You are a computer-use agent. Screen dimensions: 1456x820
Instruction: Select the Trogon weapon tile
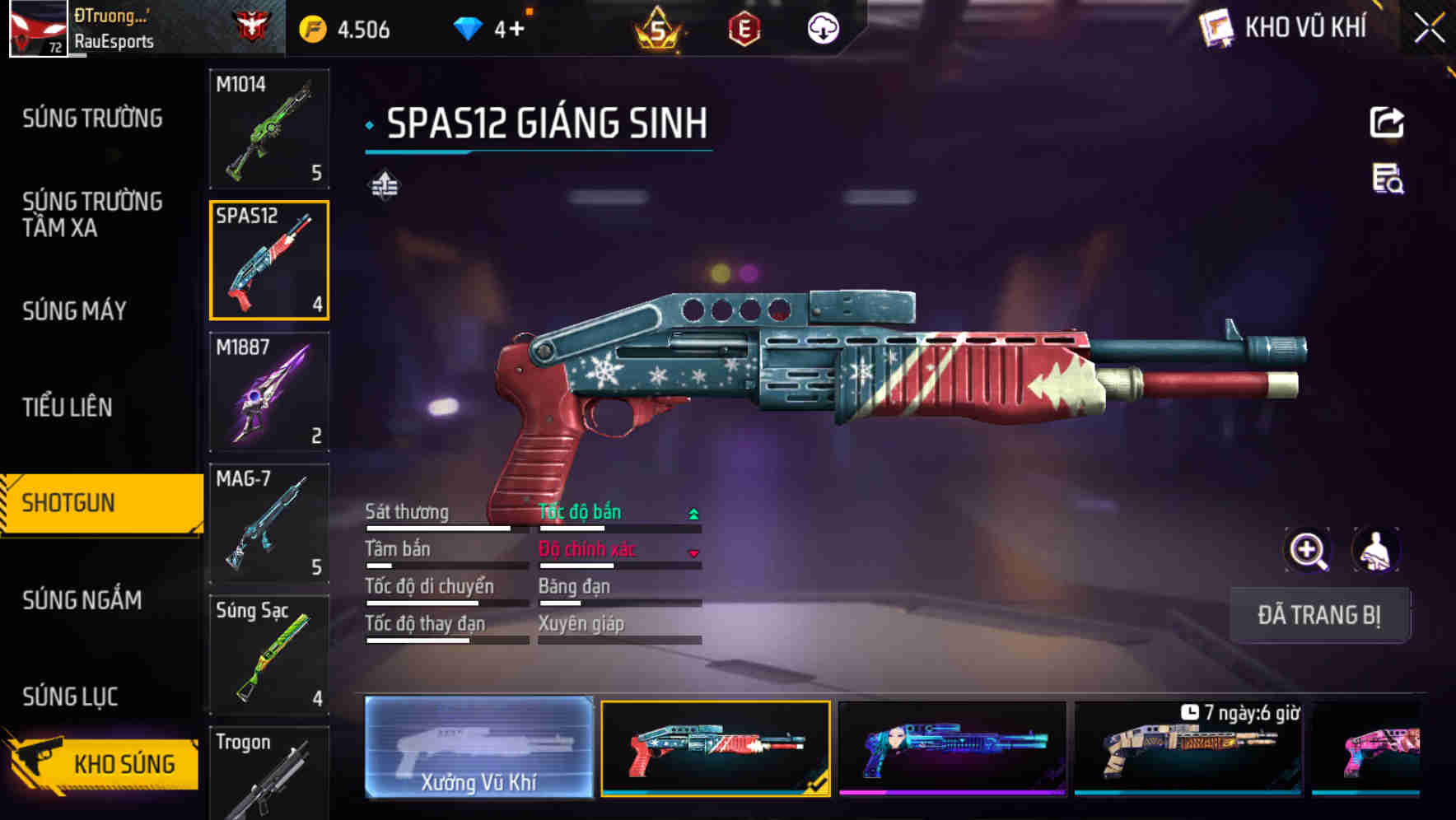[269, 774]
